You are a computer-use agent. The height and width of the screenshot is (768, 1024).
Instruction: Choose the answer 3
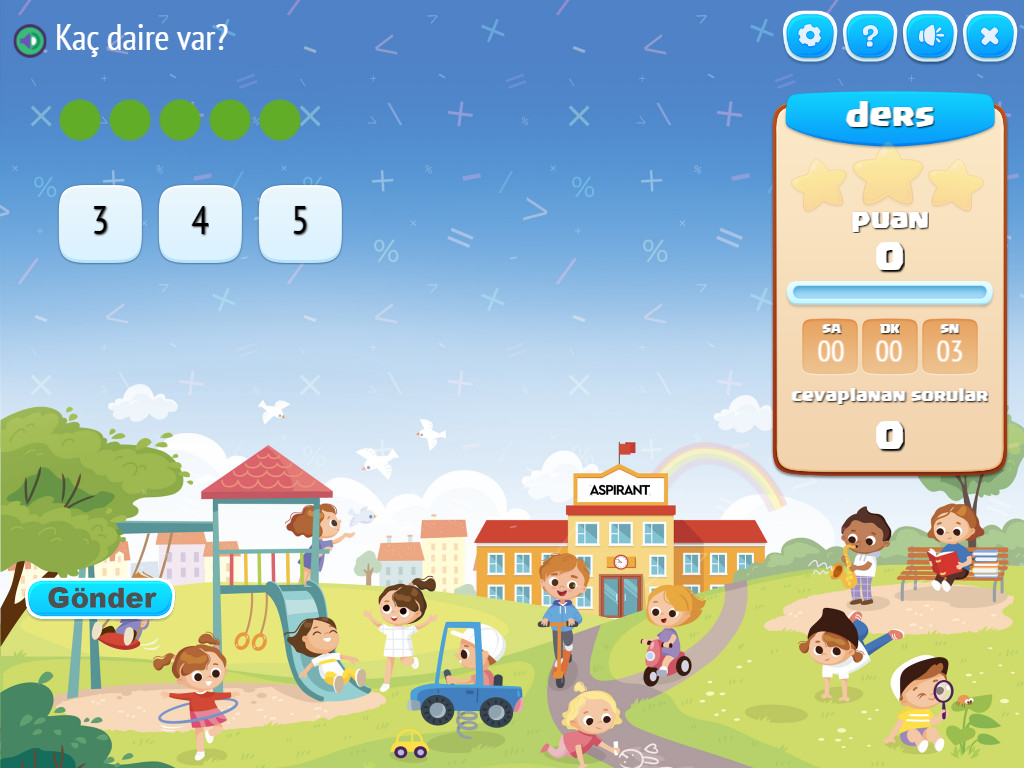coord(100,222)
